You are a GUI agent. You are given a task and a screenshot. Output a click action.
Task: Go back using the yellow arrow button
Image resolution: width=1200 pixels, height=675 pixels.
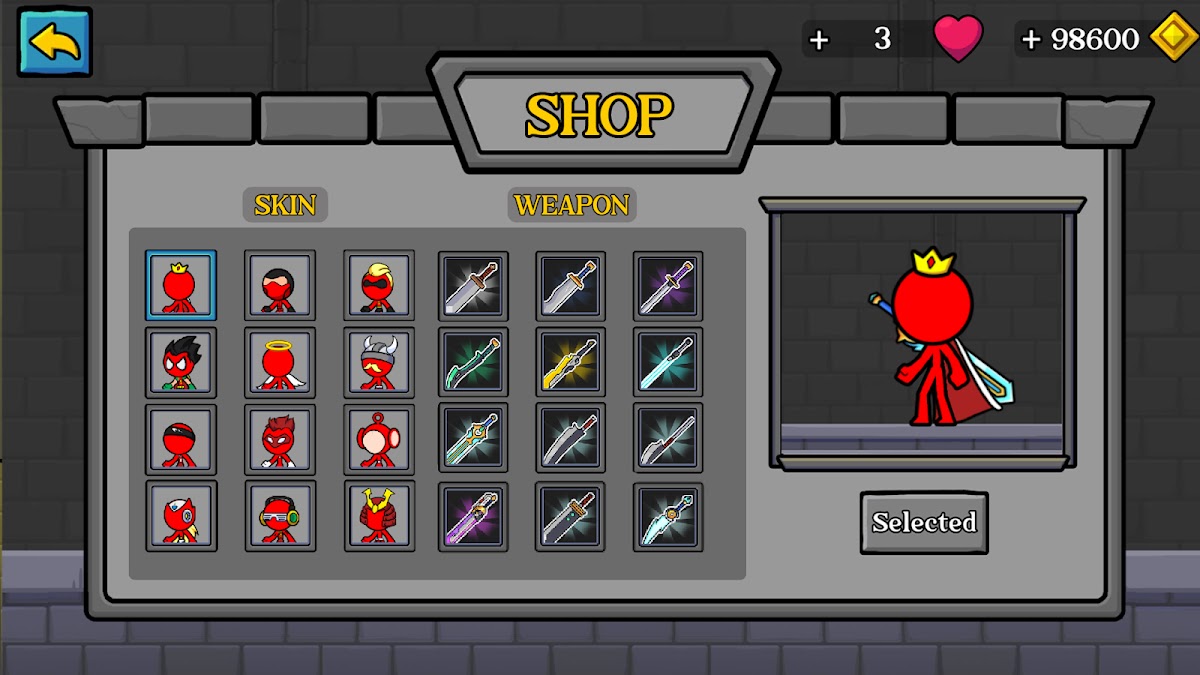click(x=54, y=42)
